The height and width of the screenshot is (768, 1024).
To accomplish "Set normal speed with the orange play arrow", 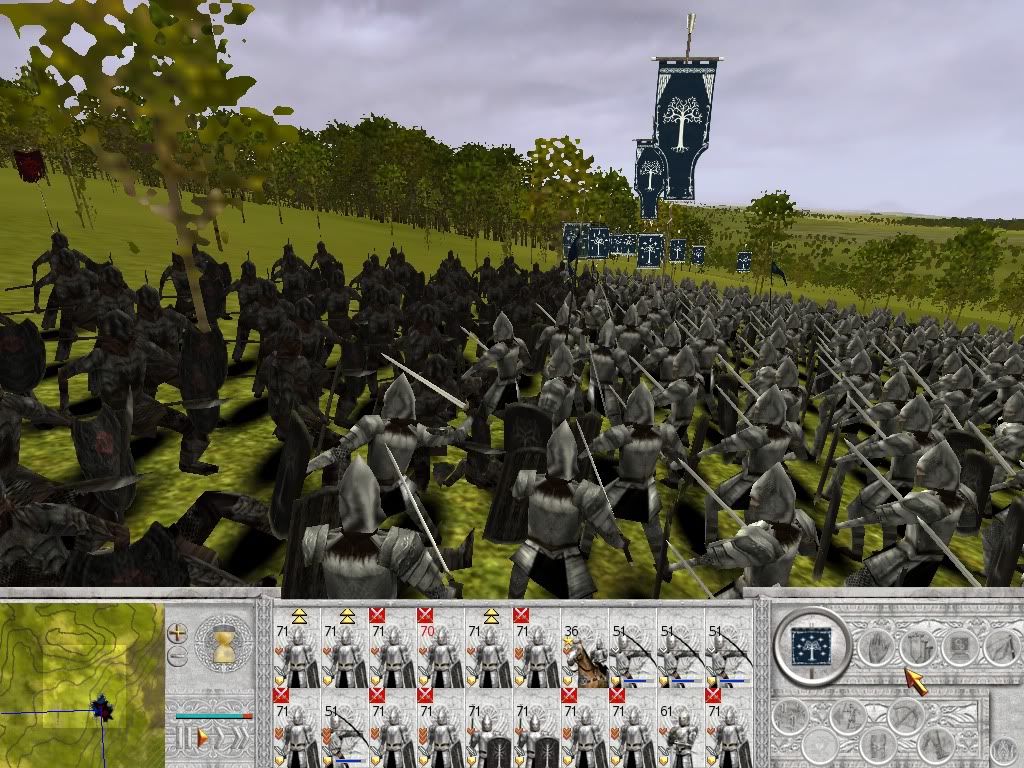I will point(203,738).
